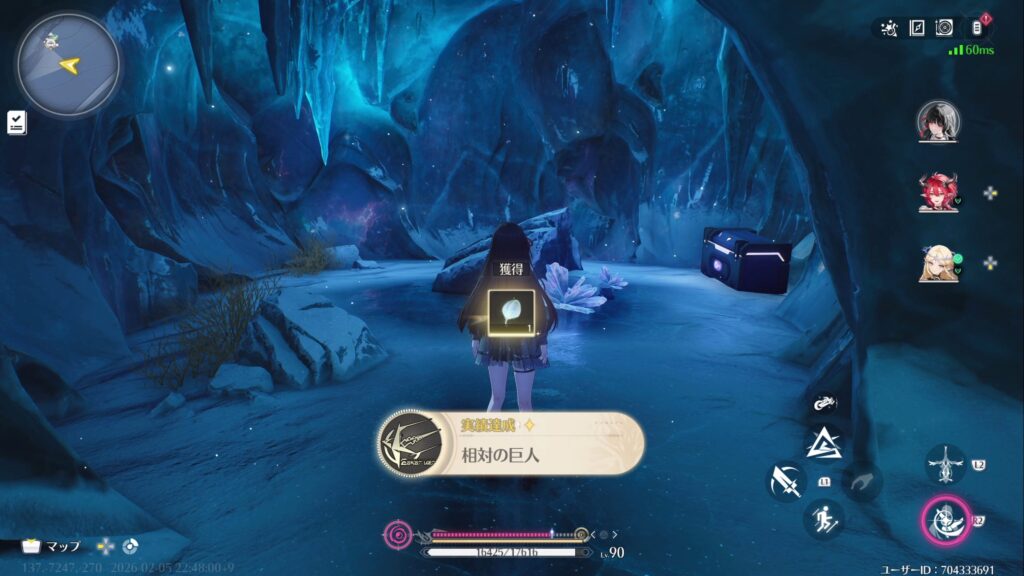Tap the dimmed hand interact button
1024x576 pixels.
(x=861, y=482)
